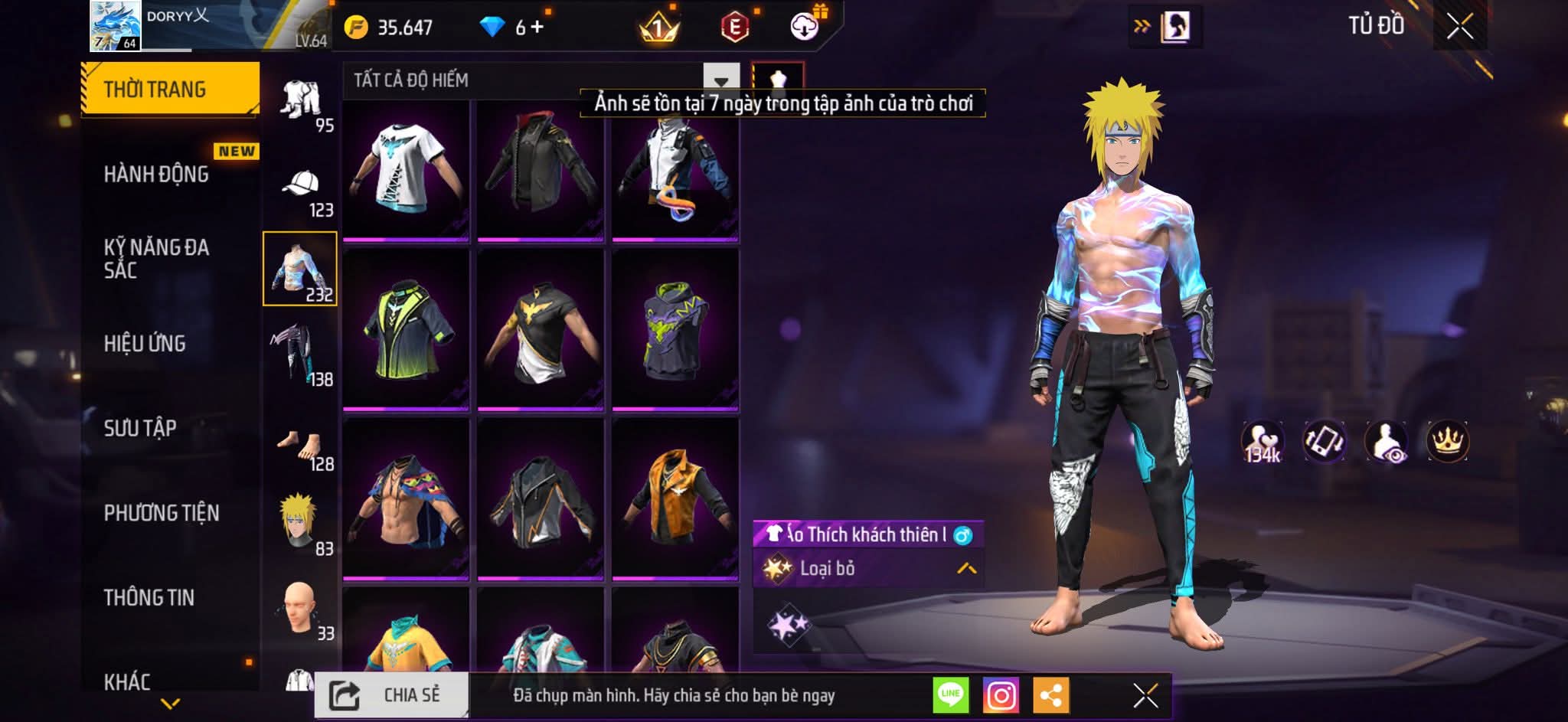Go to the Sưu Tập tab
1568x722 pixels.
pyautogui.click(x=140, y=428)
